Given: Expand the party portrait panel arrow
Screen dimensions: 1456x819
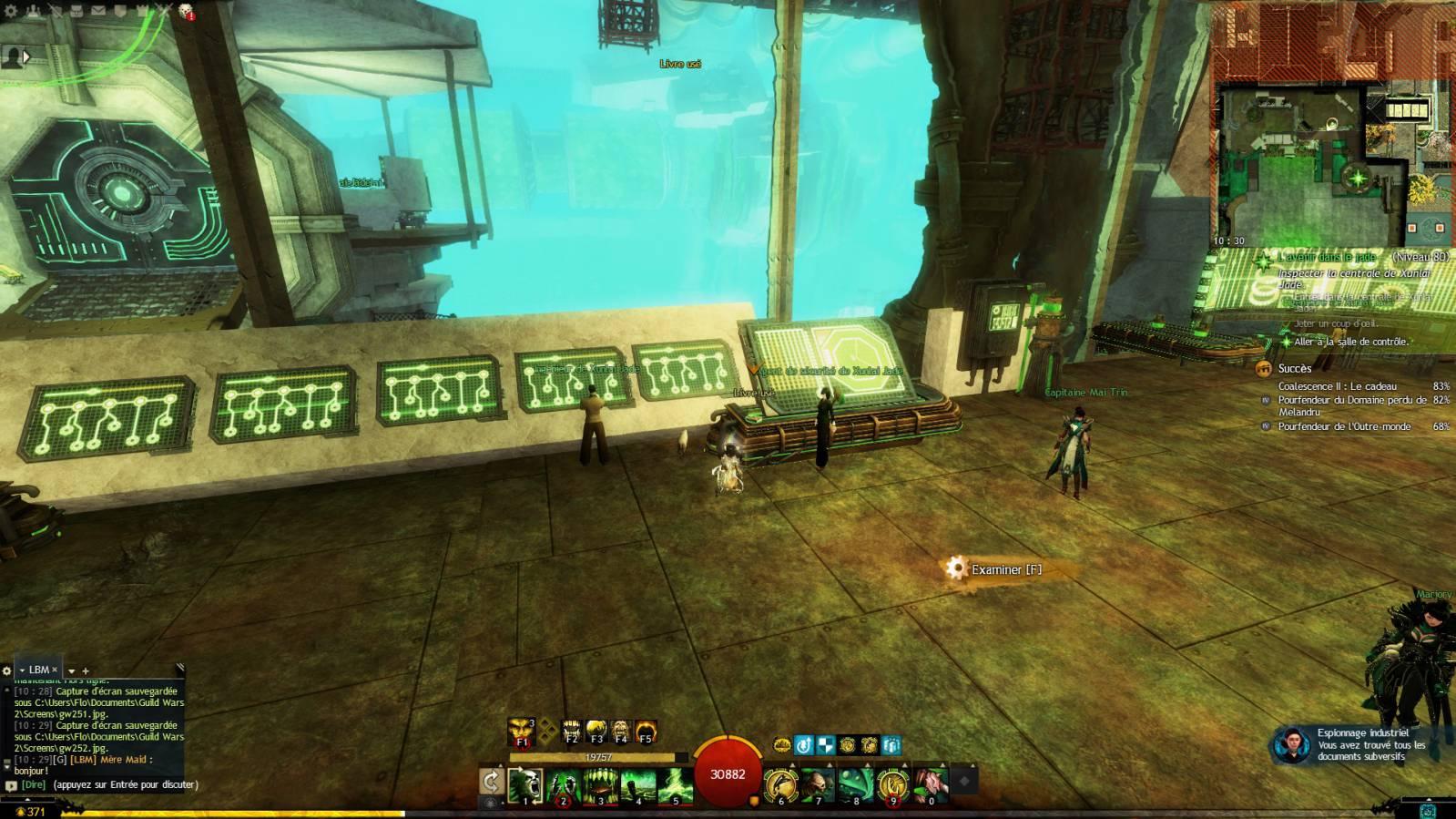Looking at the screenshot, I should pos(26,56).
